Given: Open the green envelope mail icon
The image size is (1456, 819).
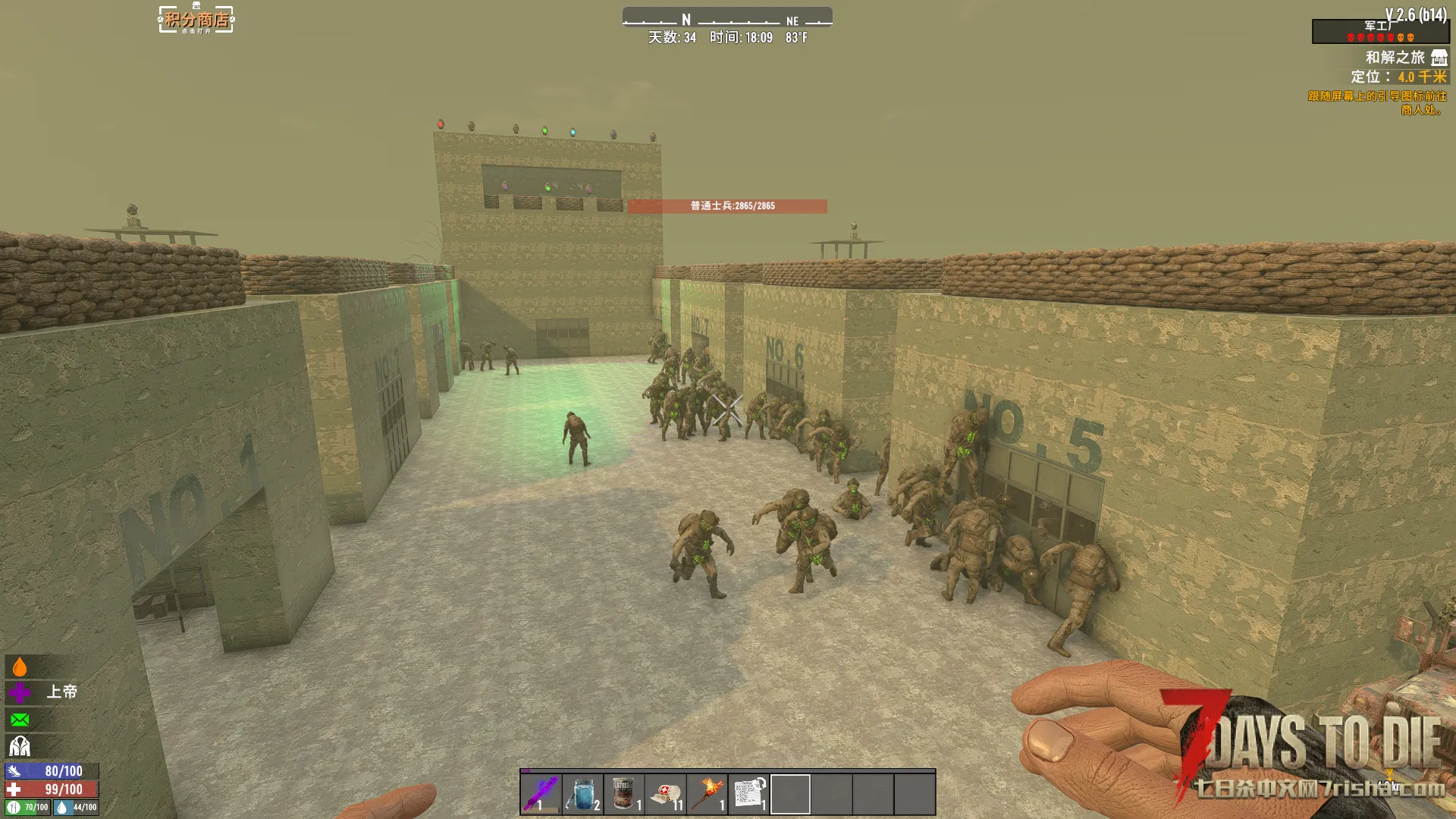Looking at the screenshot, I should point(20,720).
